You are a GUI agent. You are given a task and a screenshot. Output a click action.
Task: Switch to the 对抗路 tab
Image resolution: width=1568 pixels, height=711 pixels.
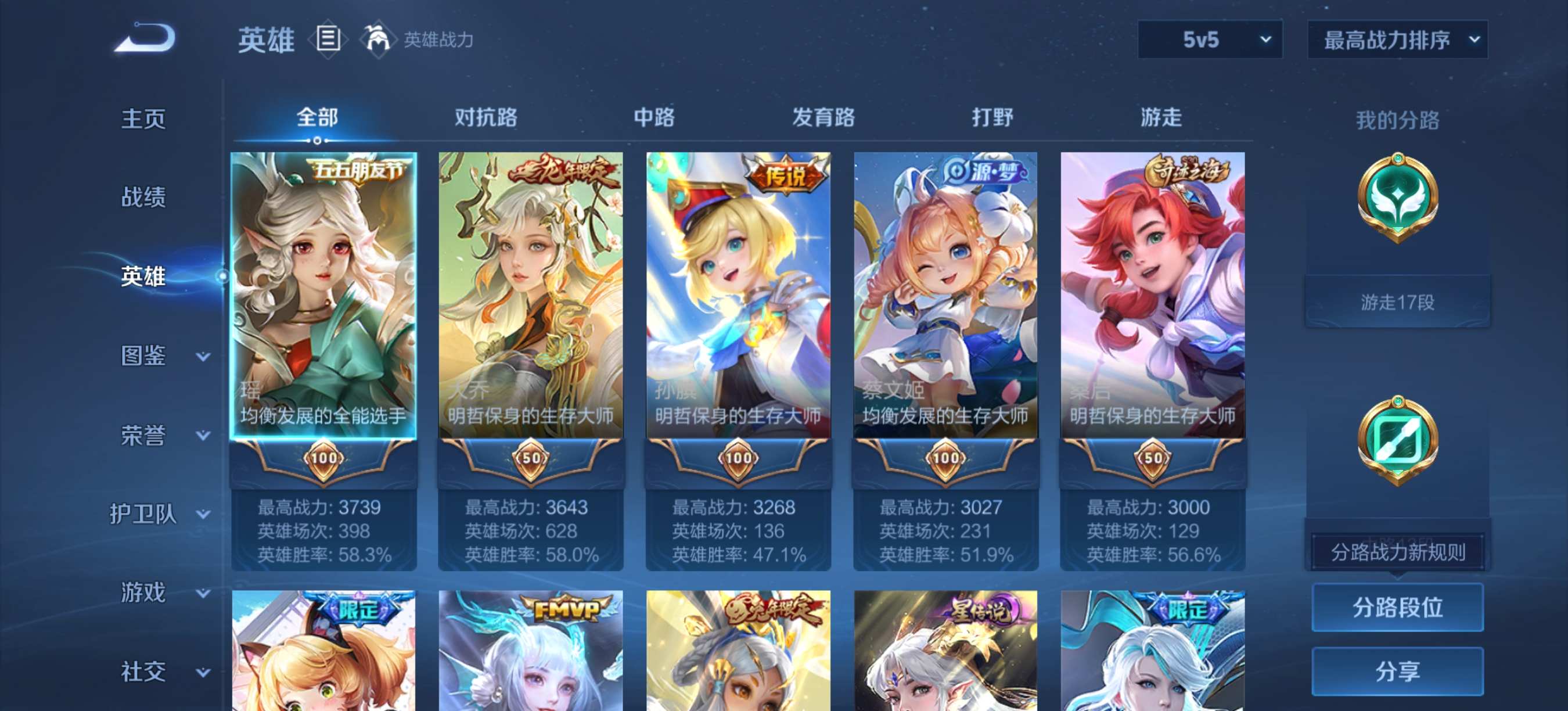coord(485,117)
